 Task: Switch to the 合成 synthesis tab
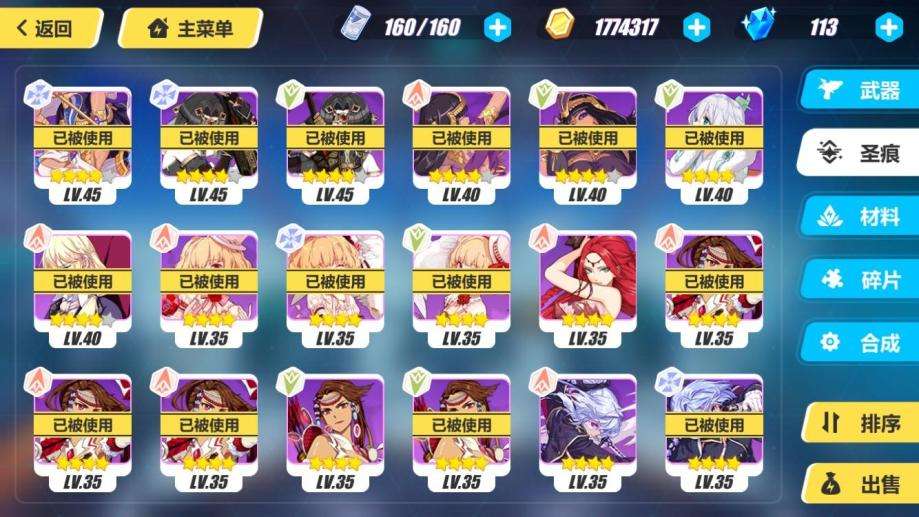point(862,343)
